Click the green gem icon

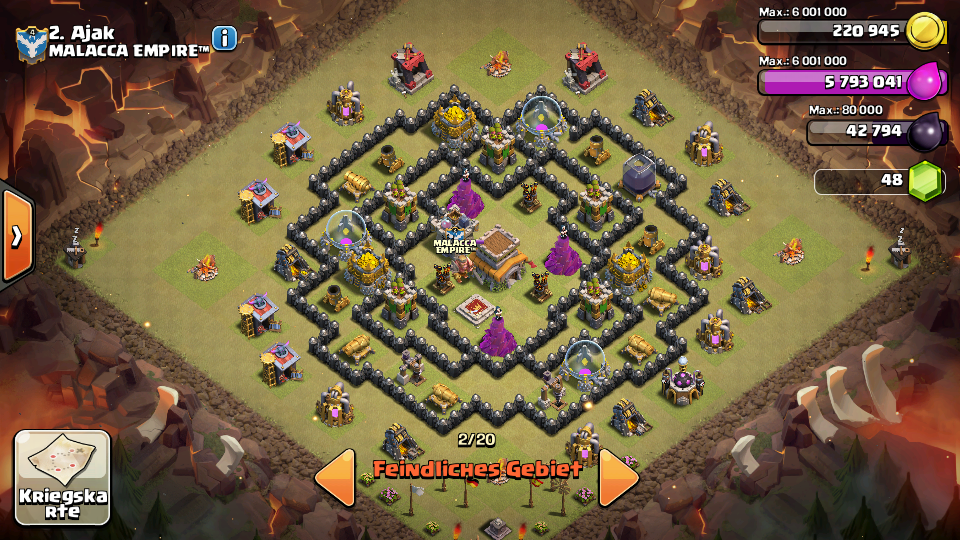point(925,181)
